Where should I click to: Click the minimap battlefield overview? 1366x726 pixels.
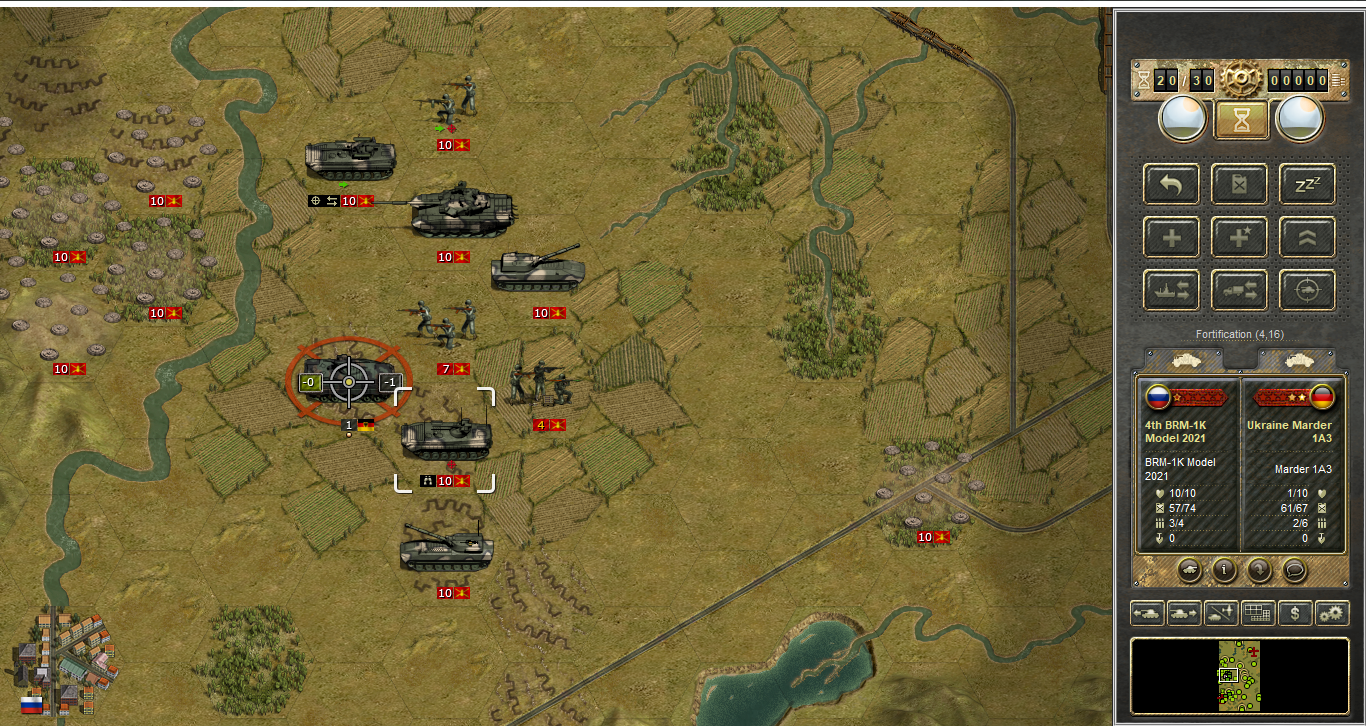pyautogui.click(x=1239, y=676)
